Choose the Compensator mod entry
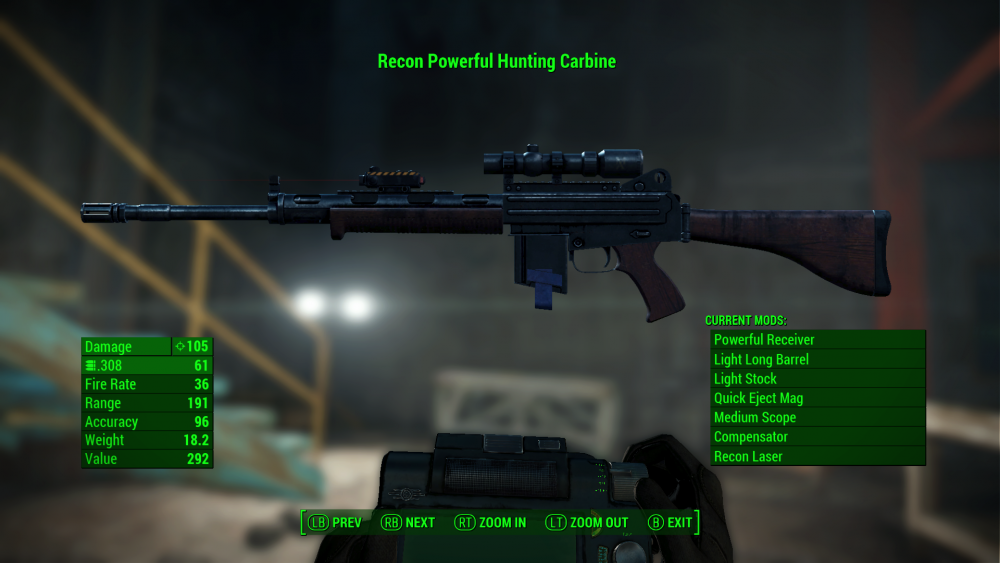 [817, 437]
